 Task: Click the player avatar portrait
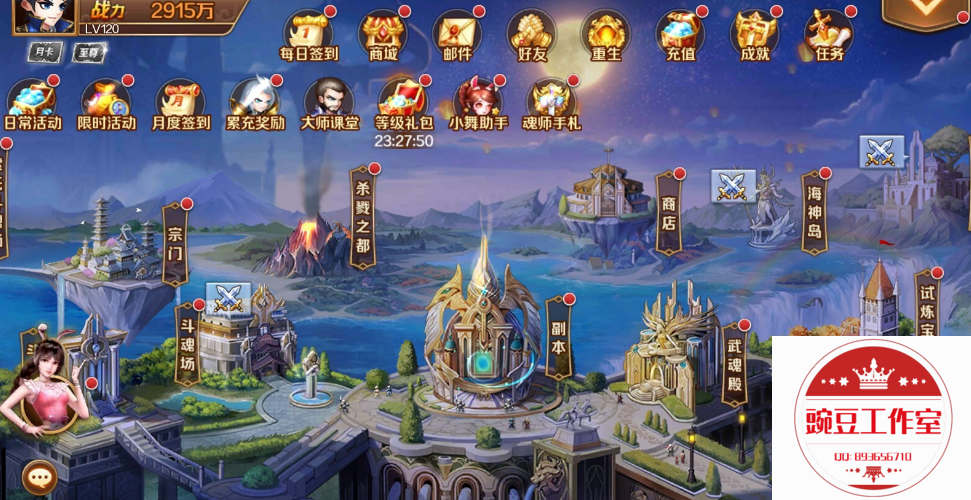44,16
